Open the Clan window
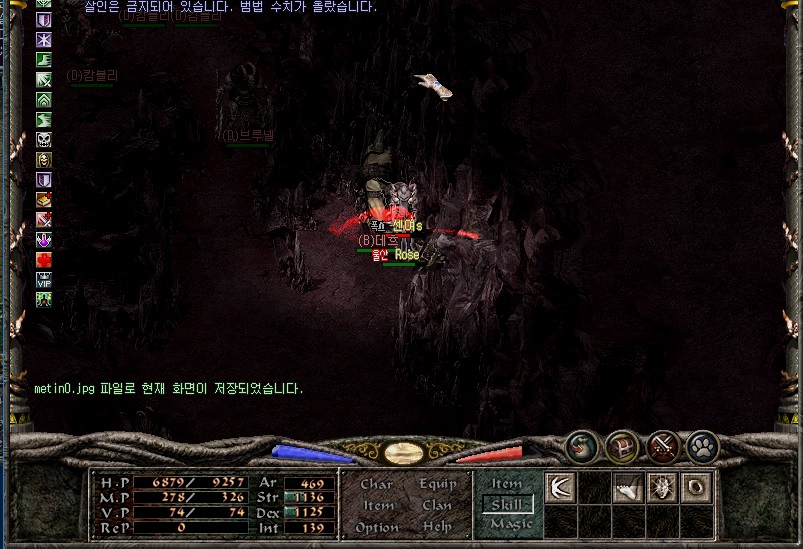 pos(437,506)
